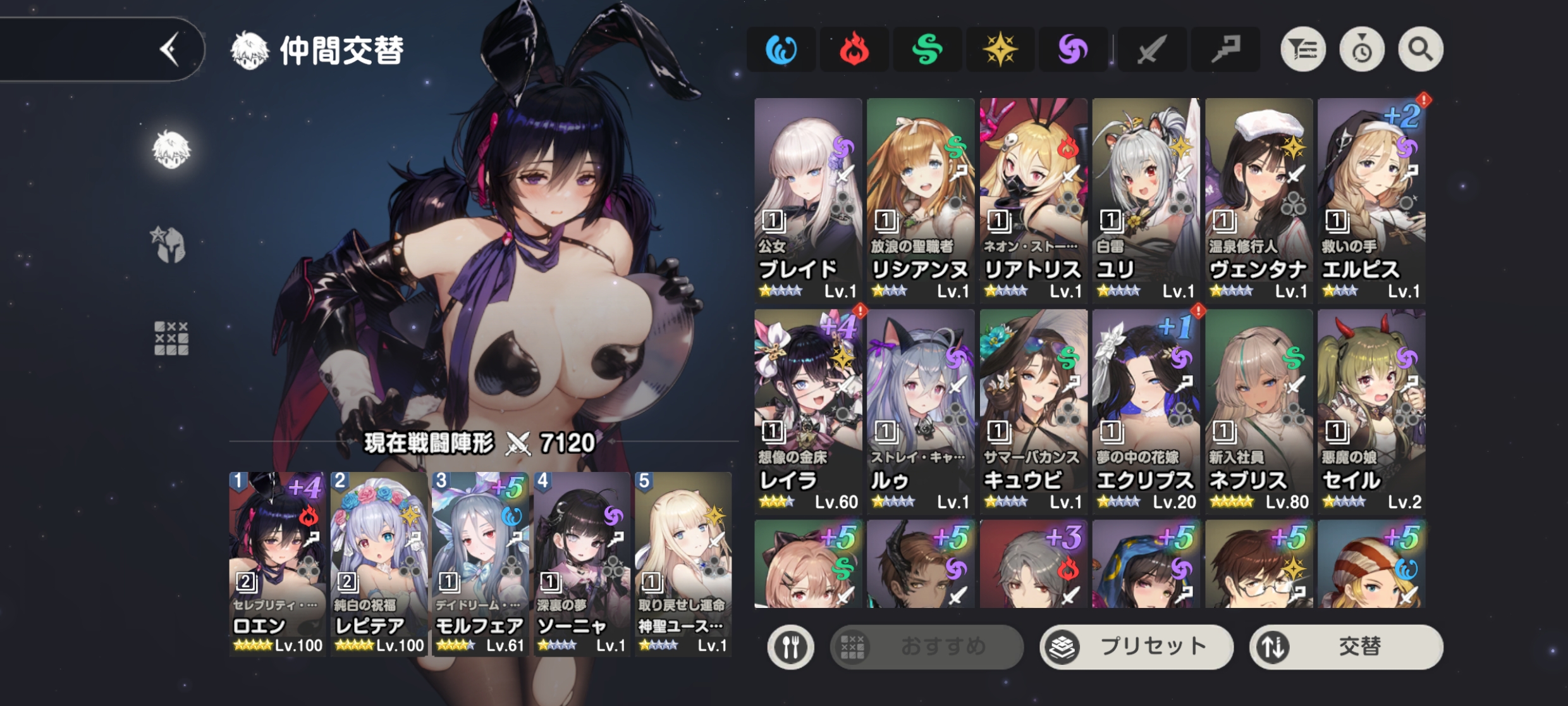This screenshot has height=706, width=1568.
Task: Pick the エルピス hero card
Action: [1371, 199]
